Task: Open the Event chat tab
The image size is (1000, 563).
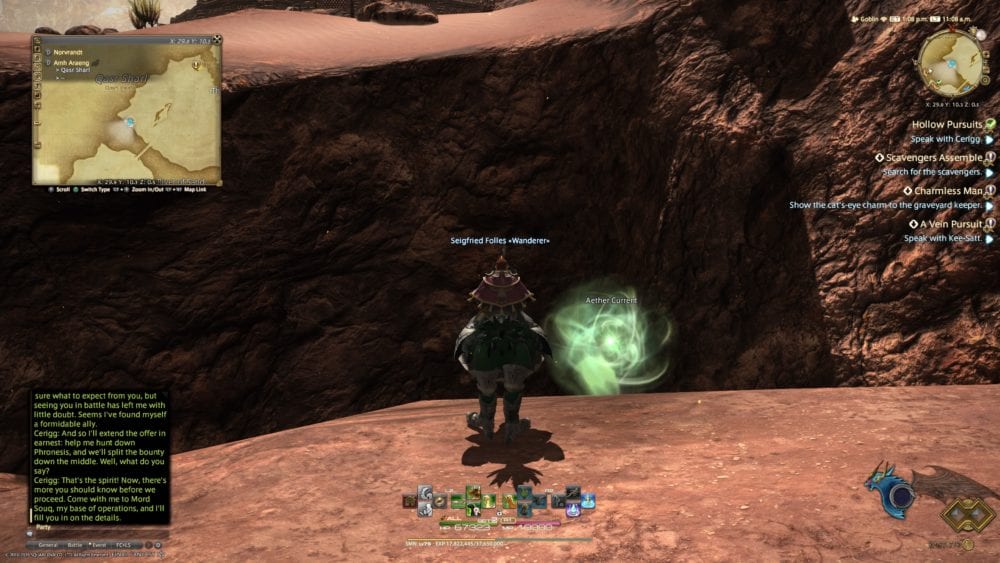Action: click(100, 545)
